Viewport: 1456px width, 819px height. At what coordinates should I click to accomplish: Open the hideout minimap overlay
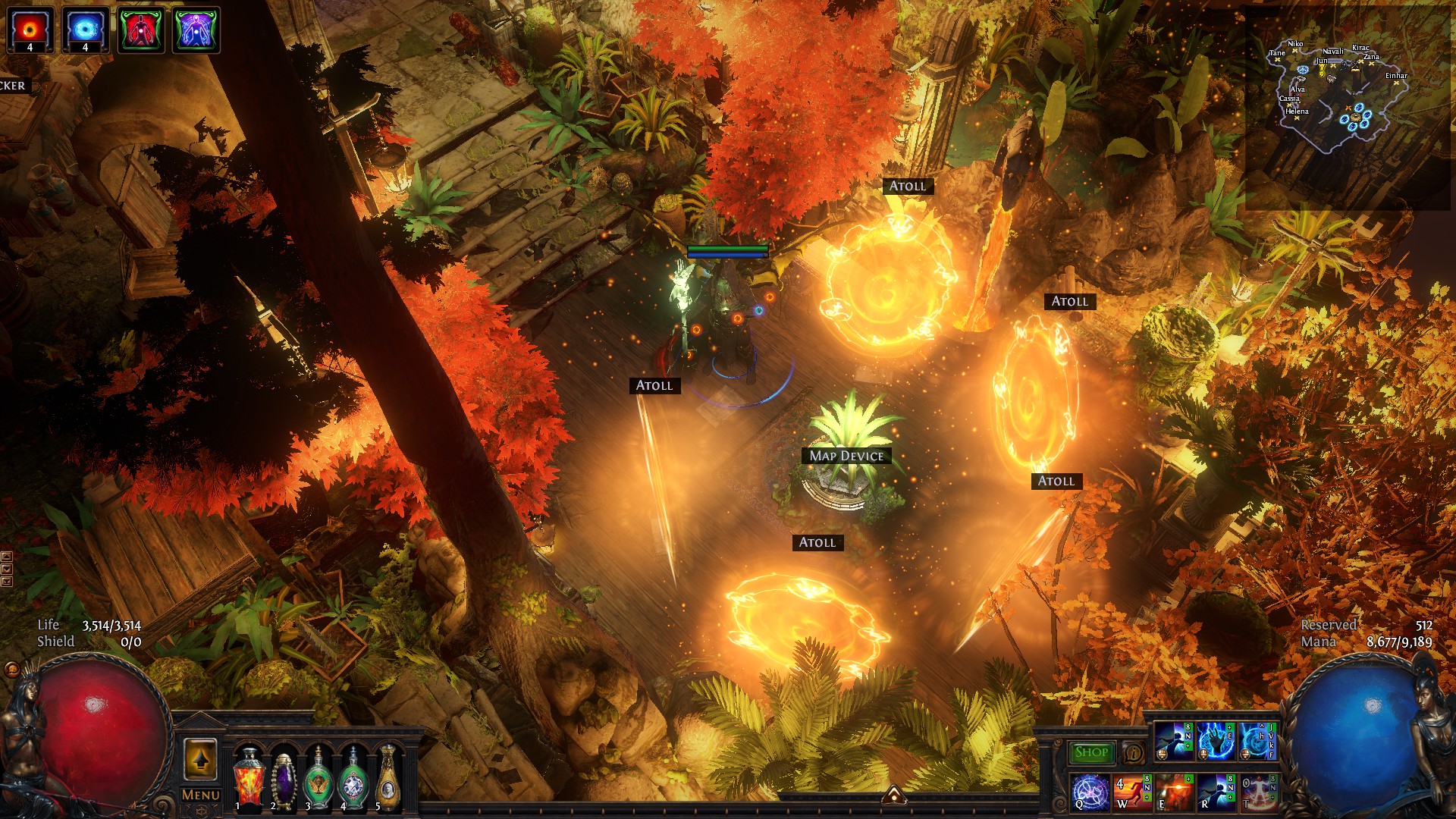coord(1335,99)
